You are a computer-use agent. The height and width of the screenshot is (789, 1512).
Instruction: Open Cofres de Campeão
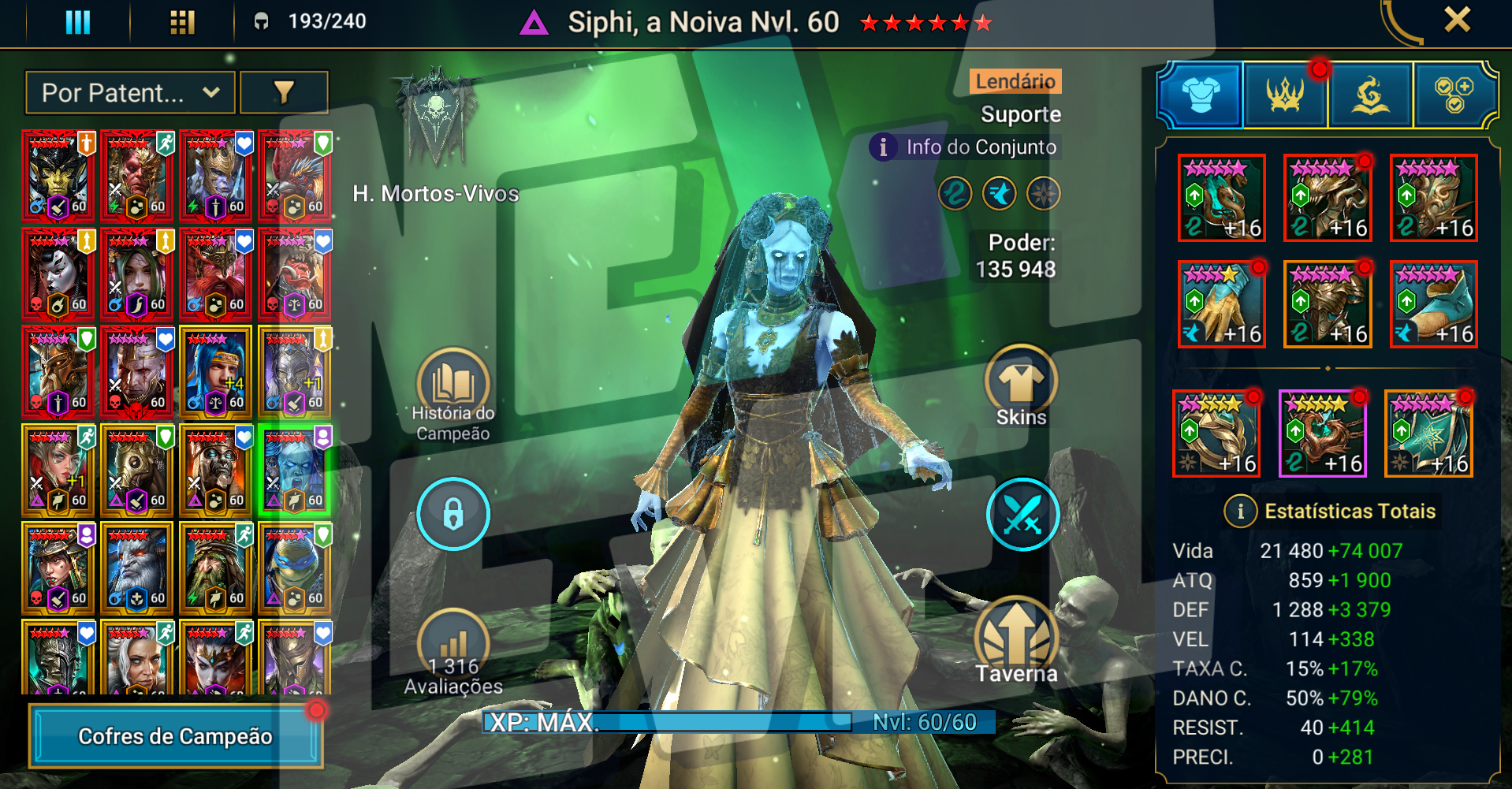point(175,736)
